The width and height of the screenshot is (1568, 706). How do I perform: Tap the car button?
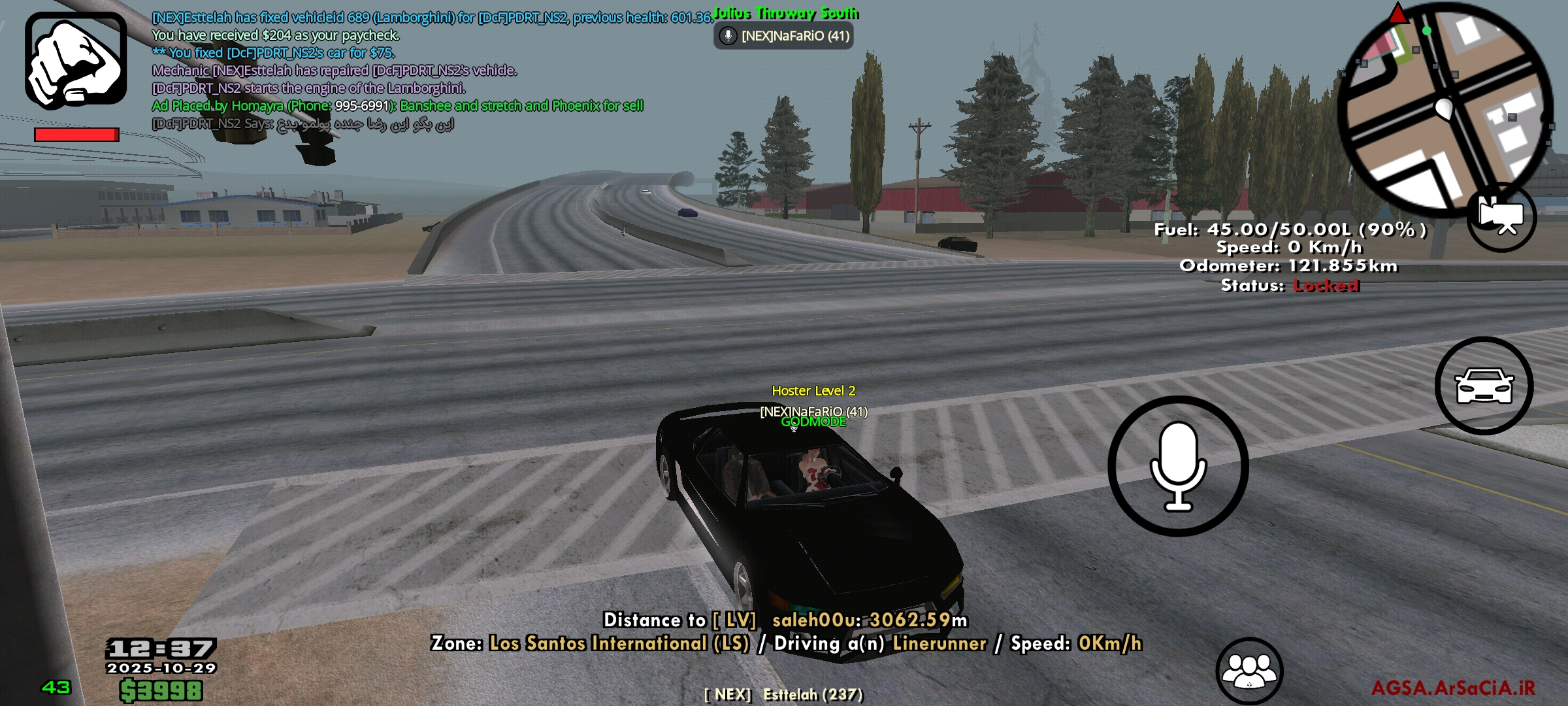click(x=1484, y=386)
